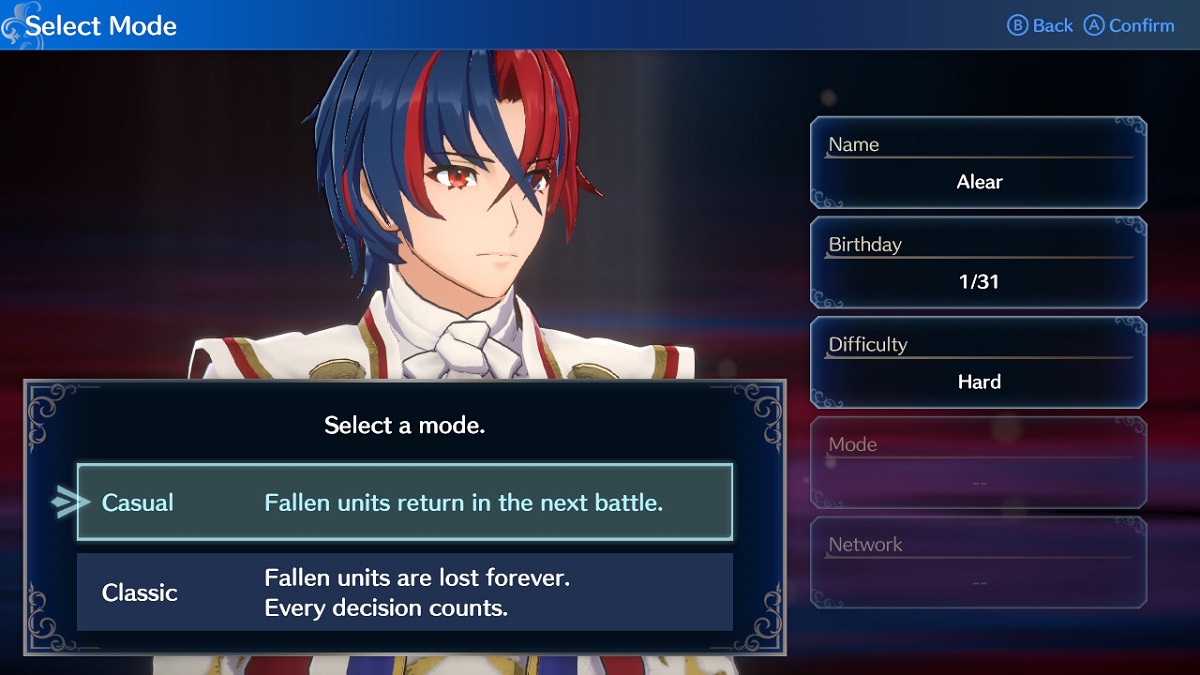
Task: Choose Classic mode with permanent unit loss
Action: point(405,592)
